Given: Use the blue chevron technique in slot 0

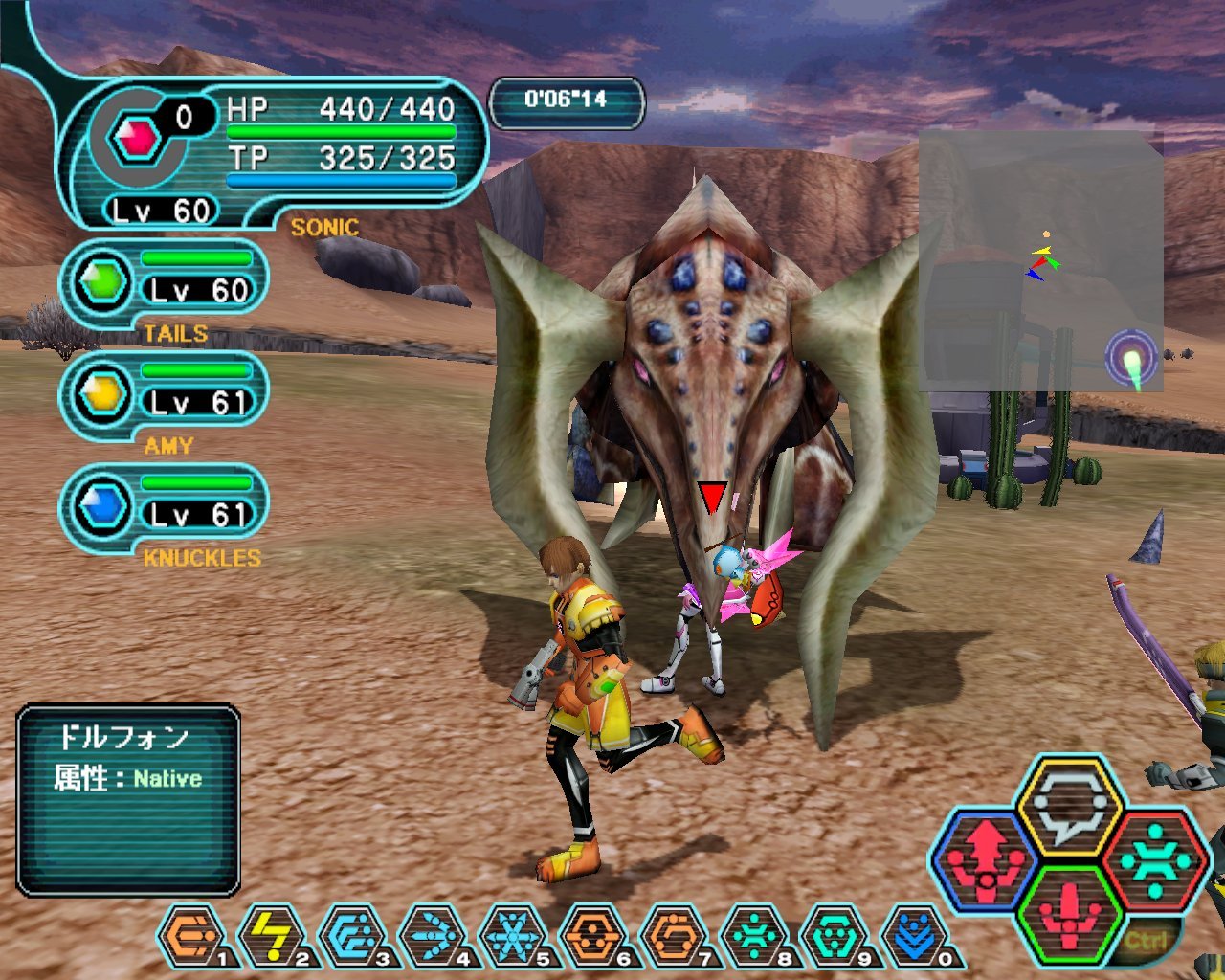Looking at the screenshot, I should coord(914,936).
